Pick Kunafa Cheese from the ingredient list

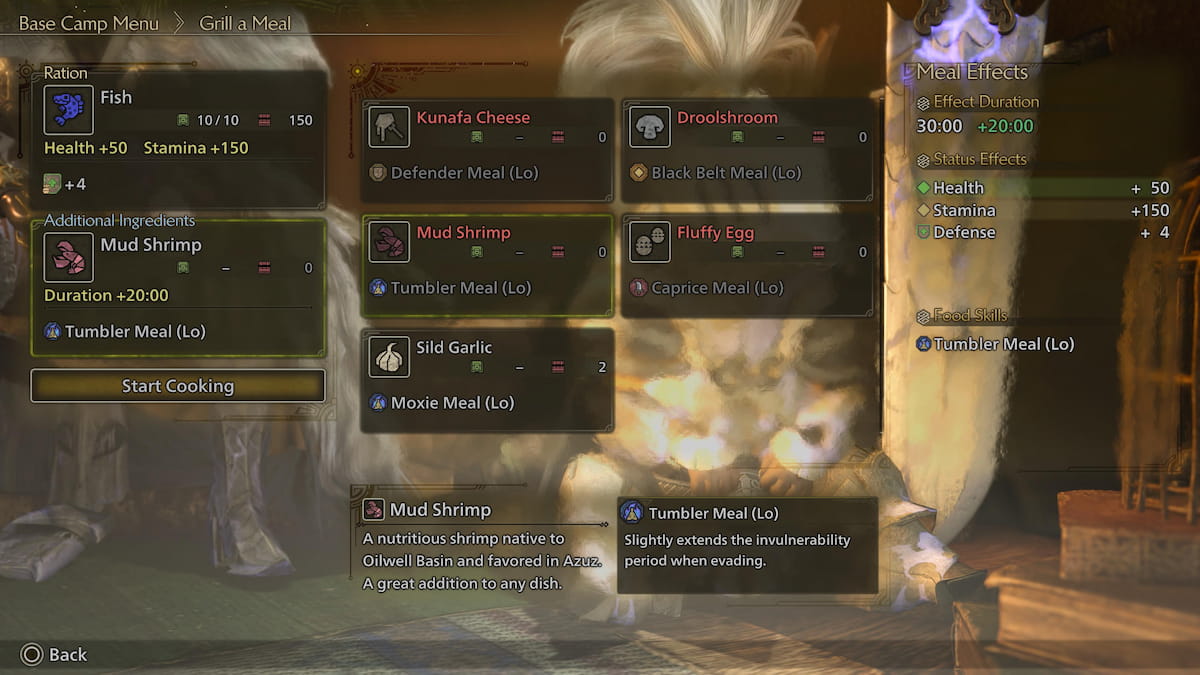[488, 150]
